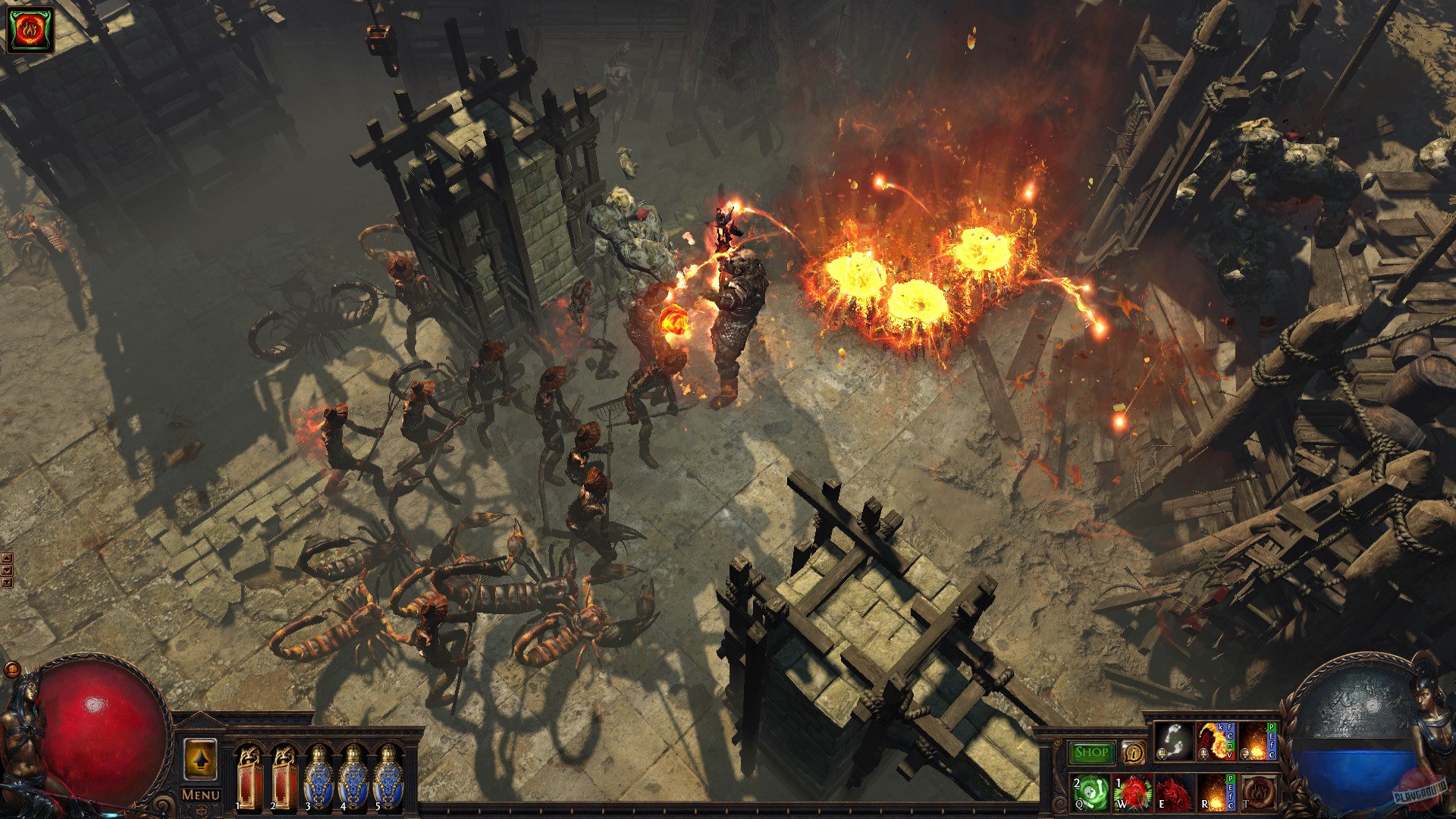
Task: Click the fire aura buff icon
Action: click(30, 30)
